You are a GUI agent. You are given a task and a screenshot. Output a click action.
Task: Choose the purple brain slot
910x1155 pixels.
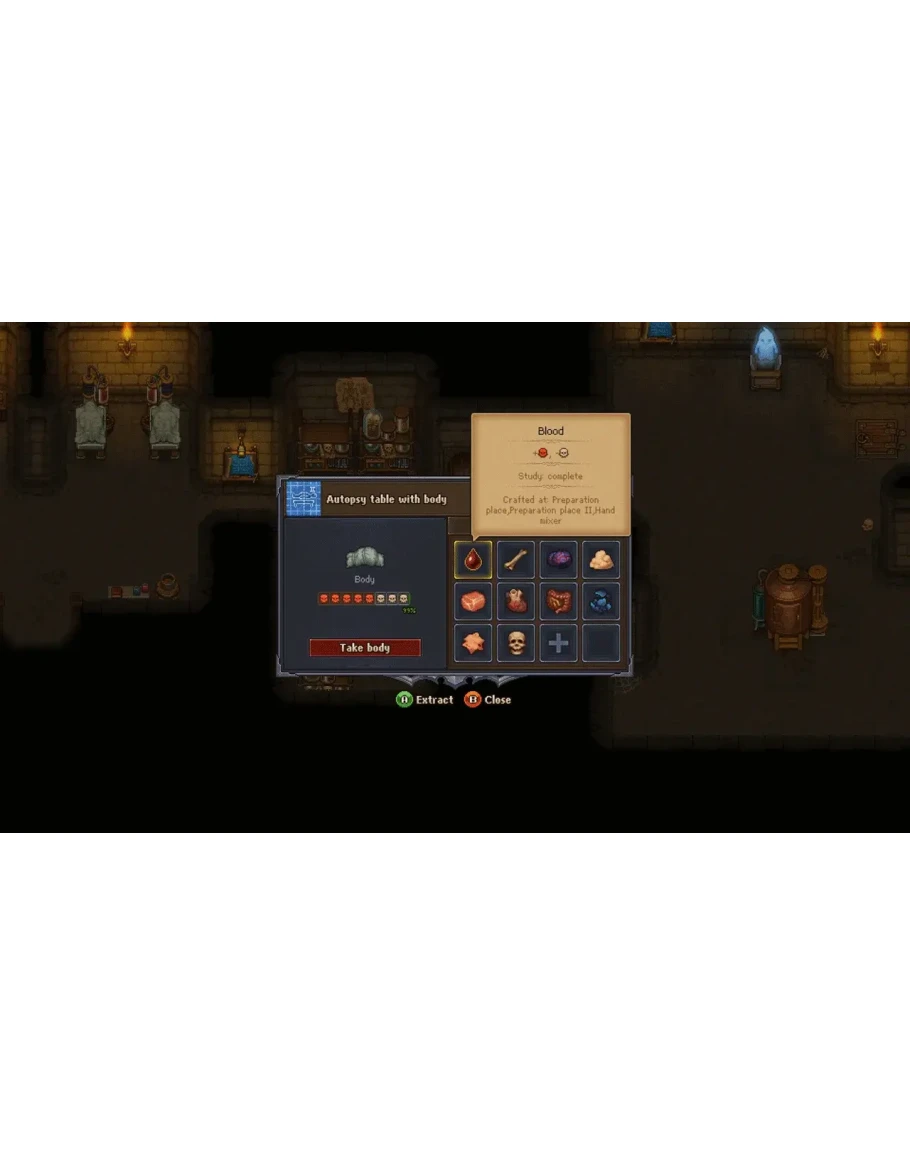coord(559,560)
